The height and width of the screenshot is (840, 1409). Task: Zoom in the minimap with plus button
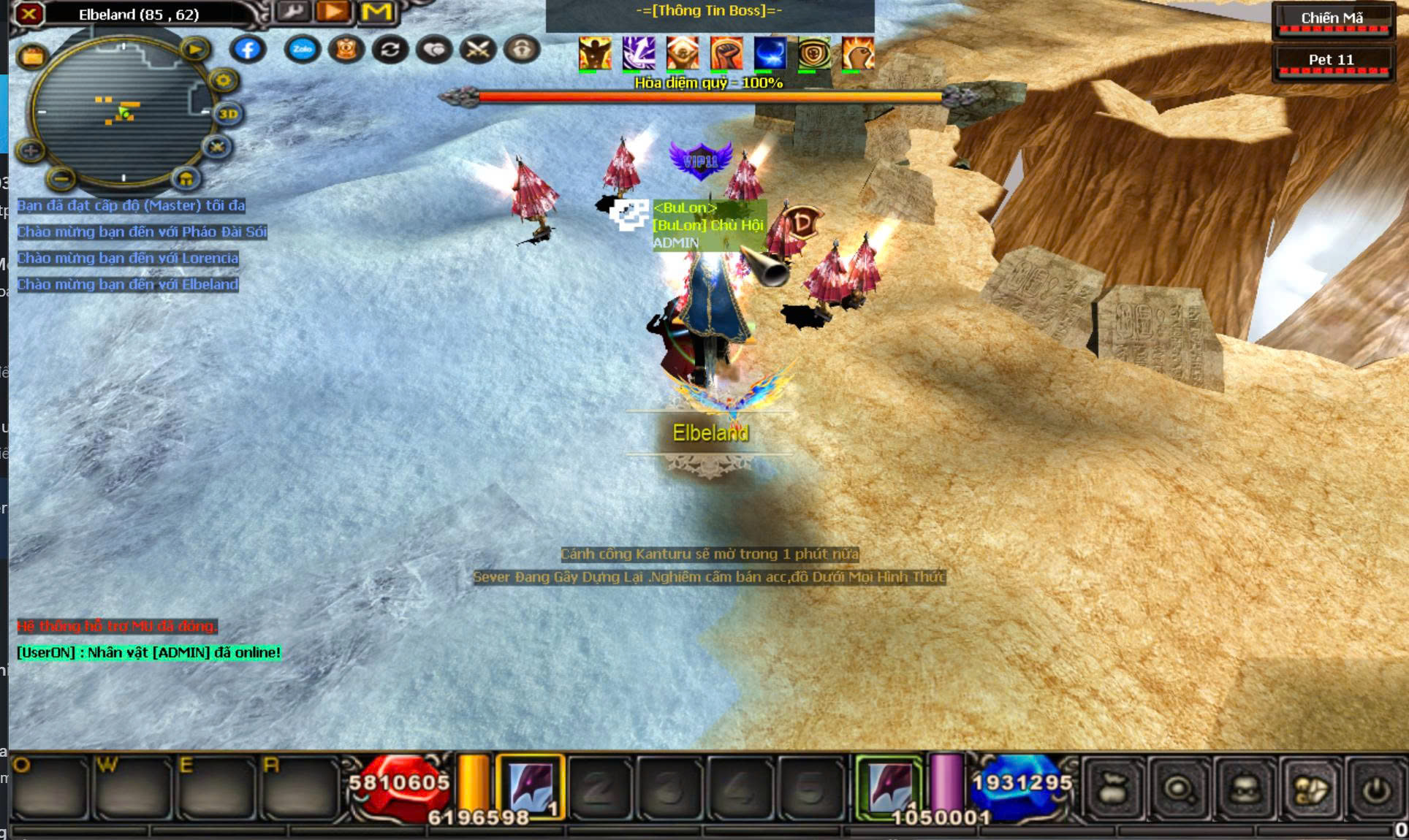tap(31, 151)
